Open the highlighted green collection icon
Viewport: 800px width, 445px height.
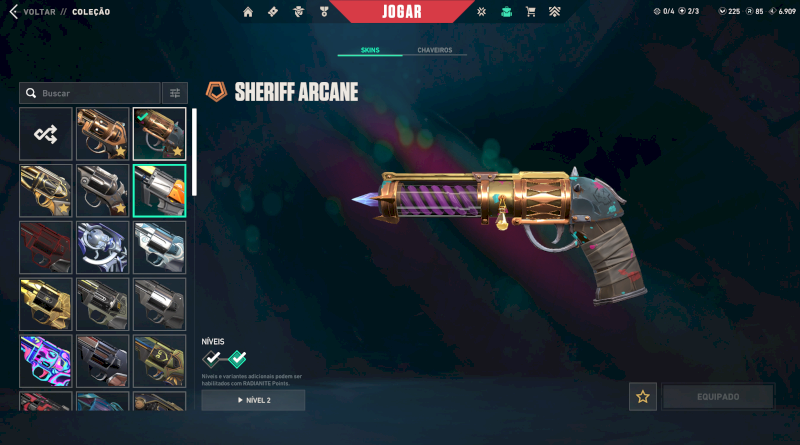(506, 12)
